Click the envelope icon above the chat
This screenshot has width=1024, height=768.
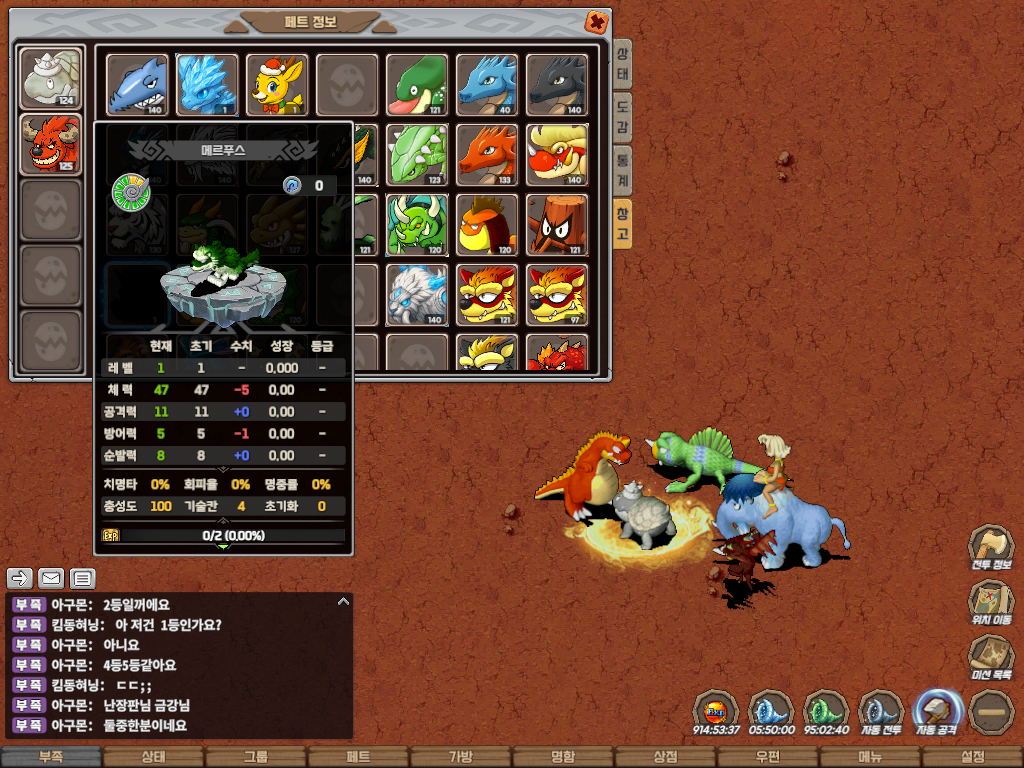click(x=51, y=578)
